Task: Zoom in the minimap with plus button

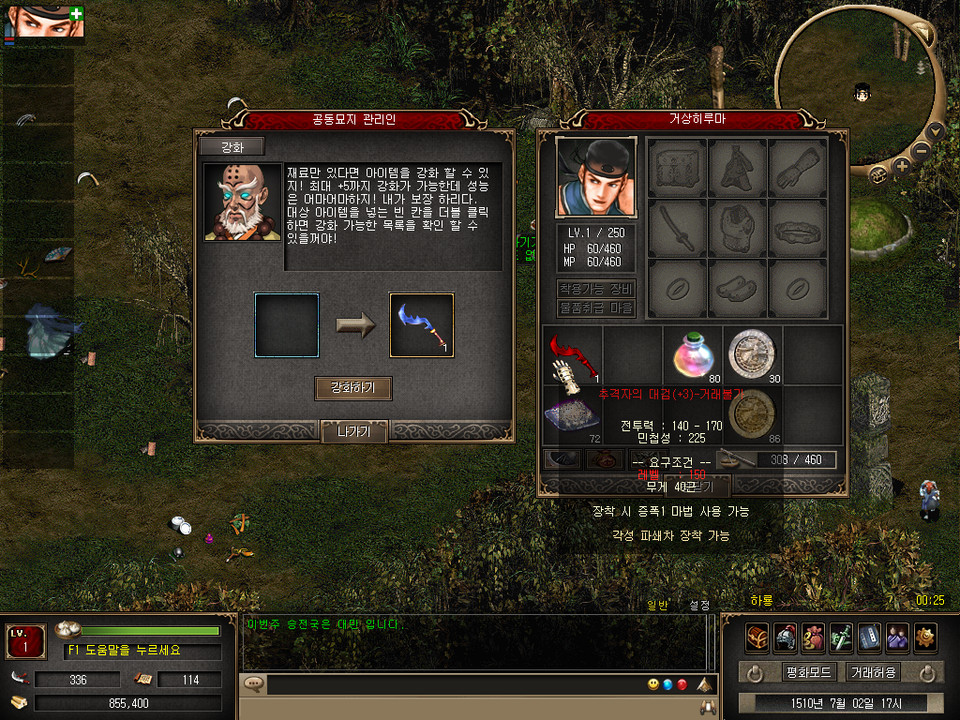Action: tap(902, 167)
